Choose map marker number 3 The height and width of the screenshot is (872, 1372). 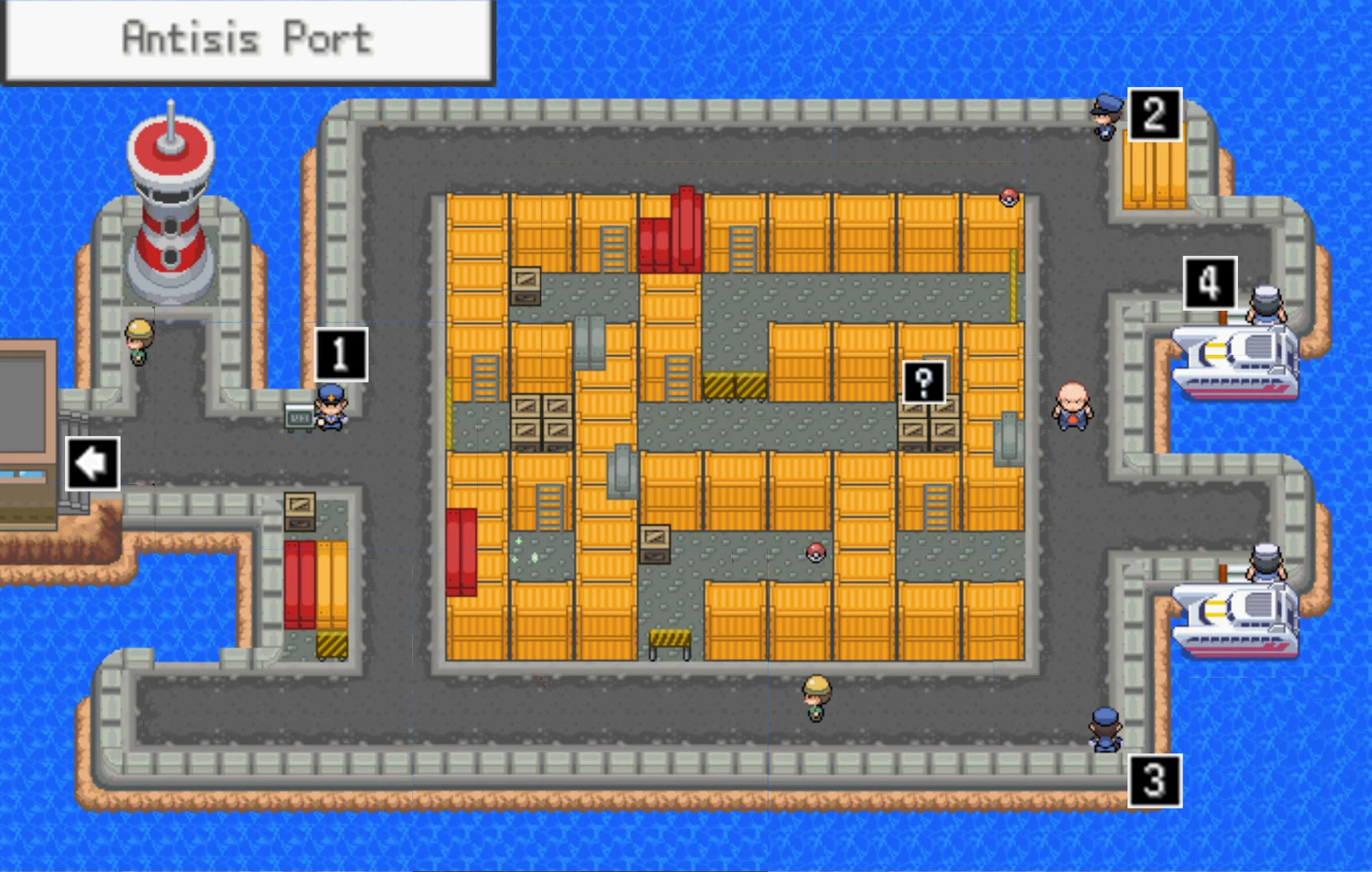coord(1154,781)
